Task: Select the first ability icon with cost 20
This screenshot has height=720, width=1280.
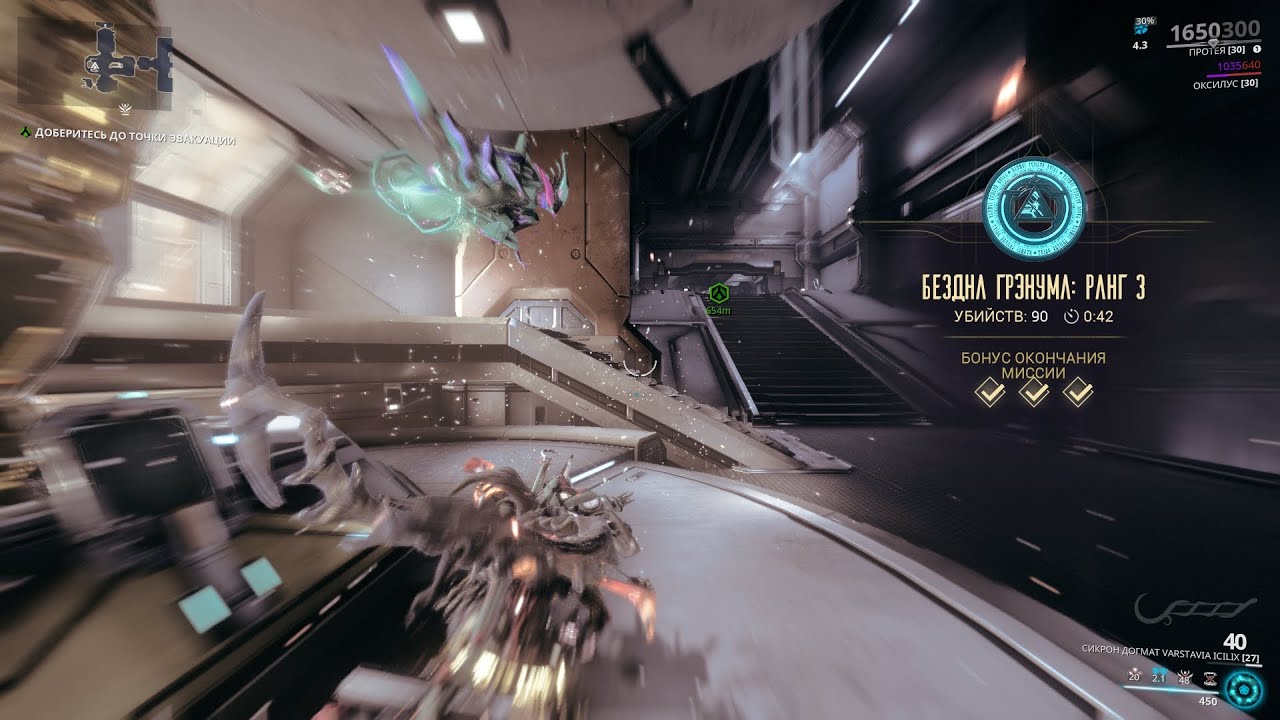Action: [1134, 677]
